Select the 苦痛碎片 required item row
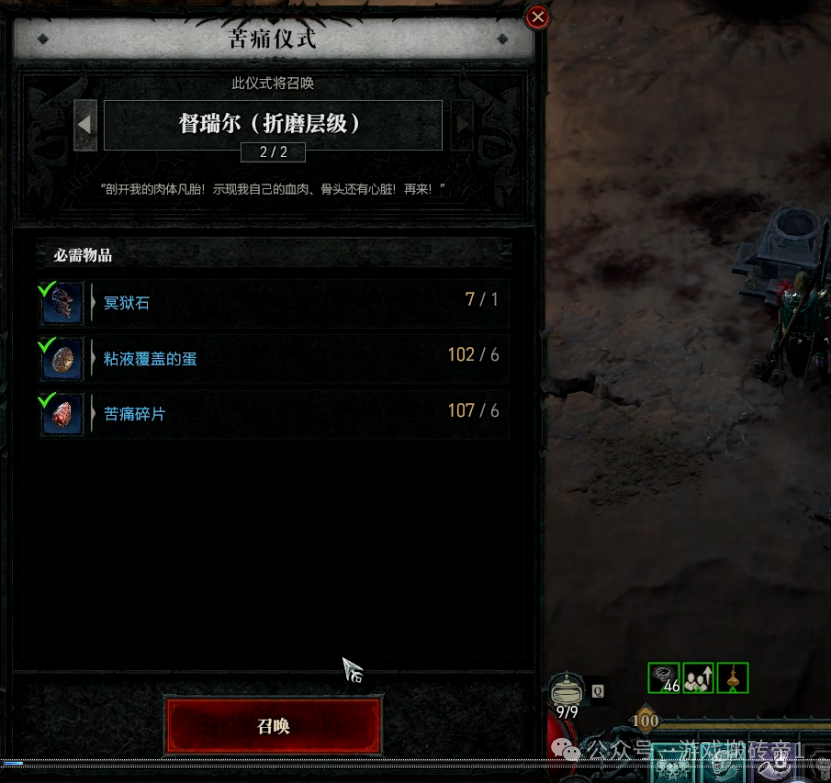This screenshot has width=831, height=783. 273,412
